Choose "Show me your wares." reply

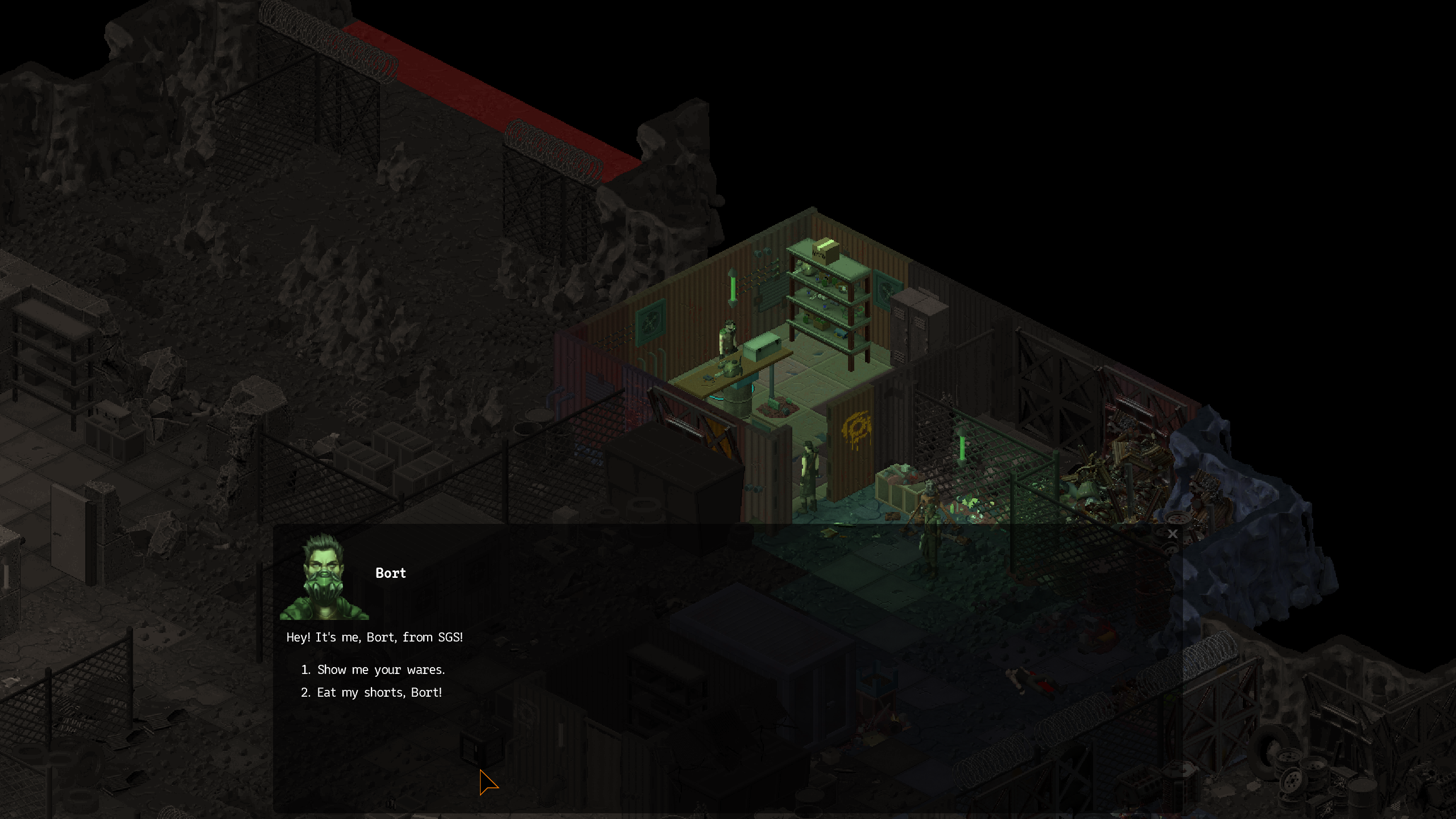tap(380, 670)
